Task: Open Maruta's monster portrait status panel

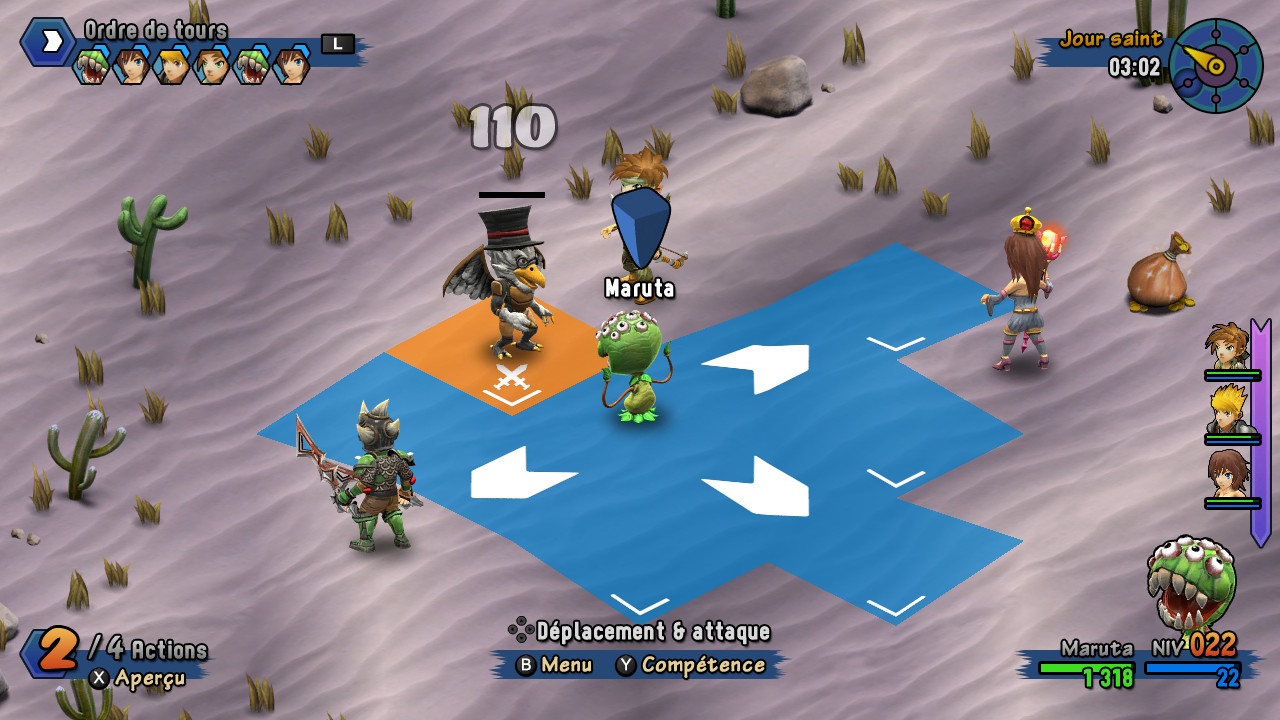Action: pos(1192,584)
